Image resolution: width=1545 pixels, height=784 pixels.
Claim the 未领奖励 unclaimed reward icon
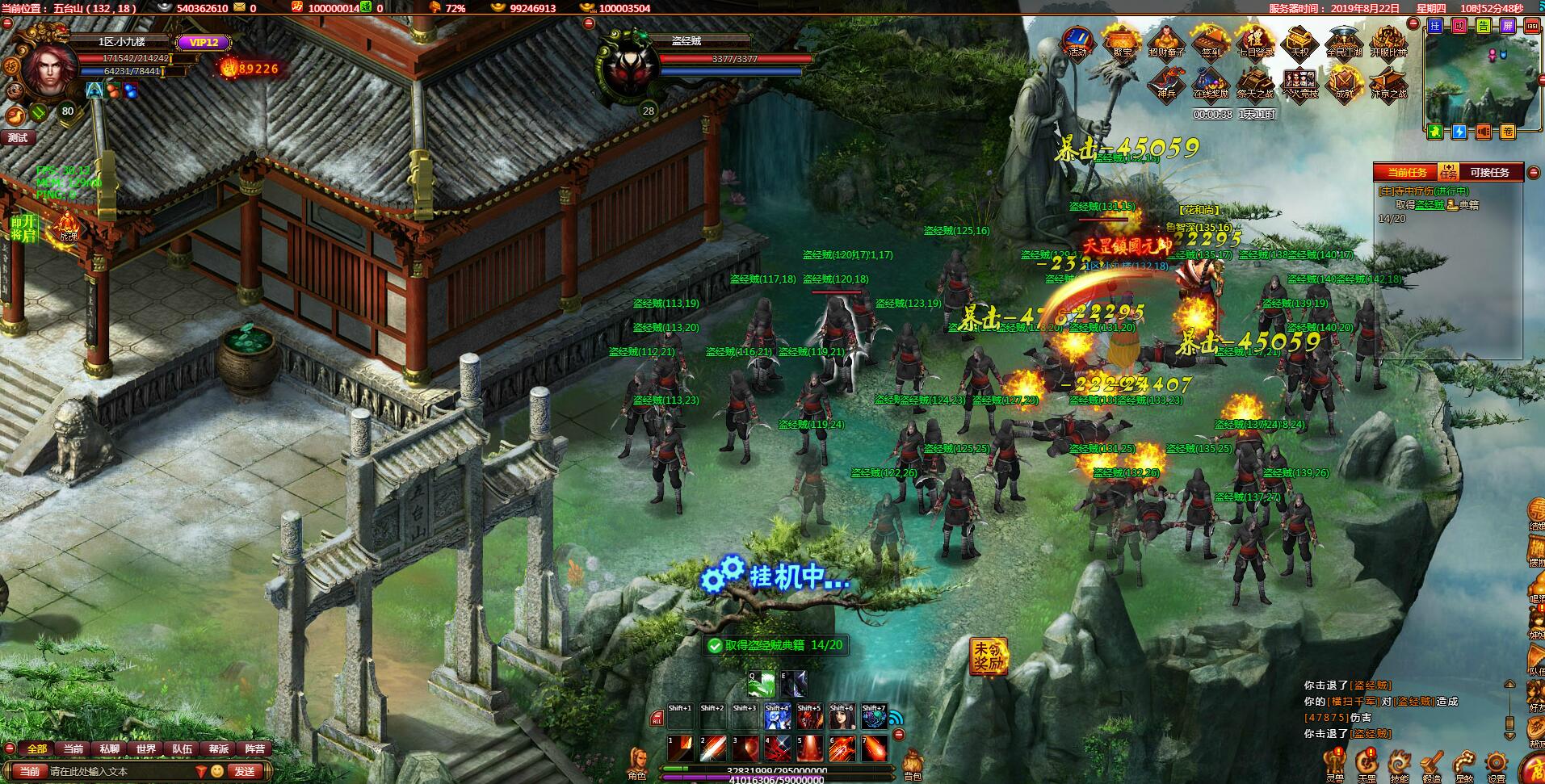(989, 656)
